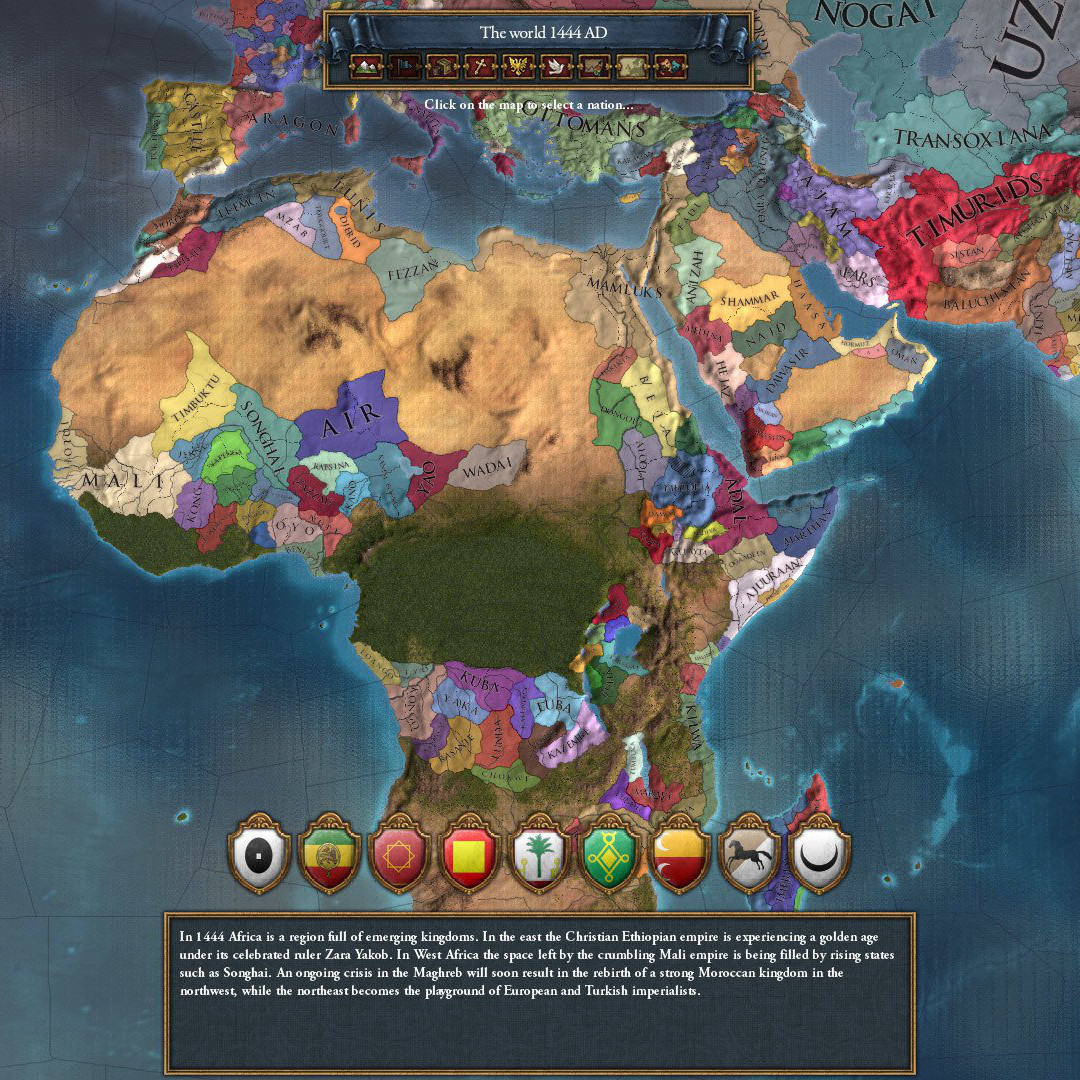Choose the red shield with eight-pointed star outline
1080x1080 pixels.
tap(400, 856)
